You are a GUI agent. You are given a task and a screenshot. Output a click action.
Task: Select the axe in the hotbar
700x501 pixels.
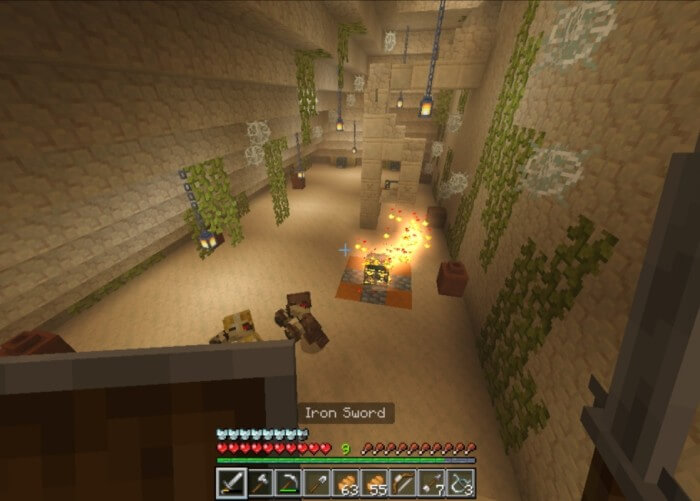coord(260,484)
